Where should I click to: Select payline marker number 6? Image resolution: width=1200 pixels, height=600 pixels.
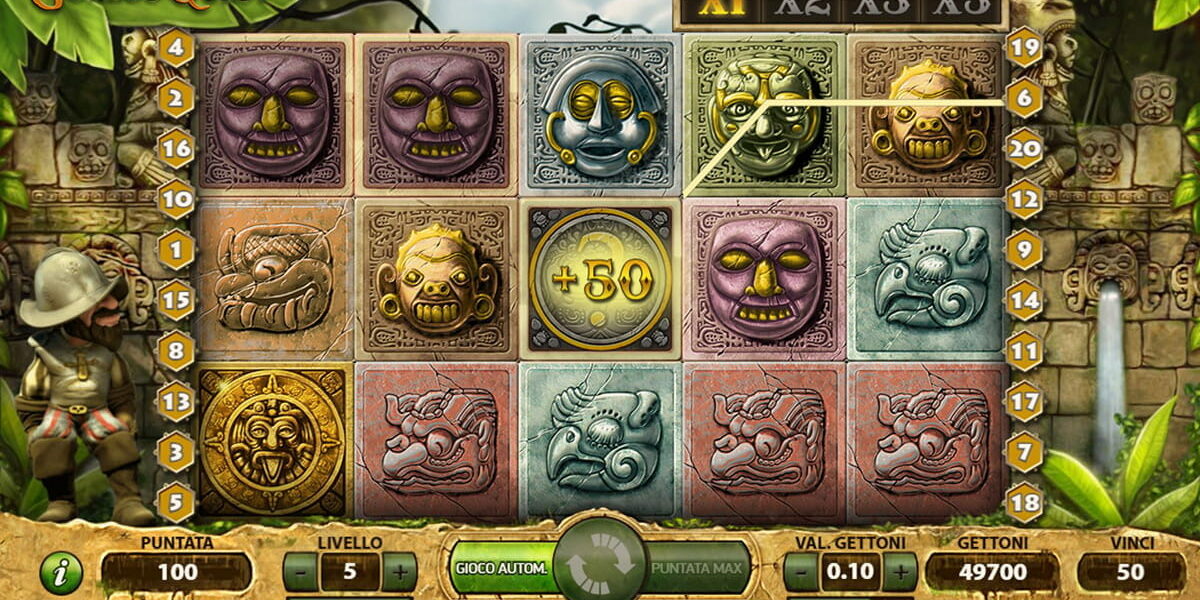click(1024, 98)
